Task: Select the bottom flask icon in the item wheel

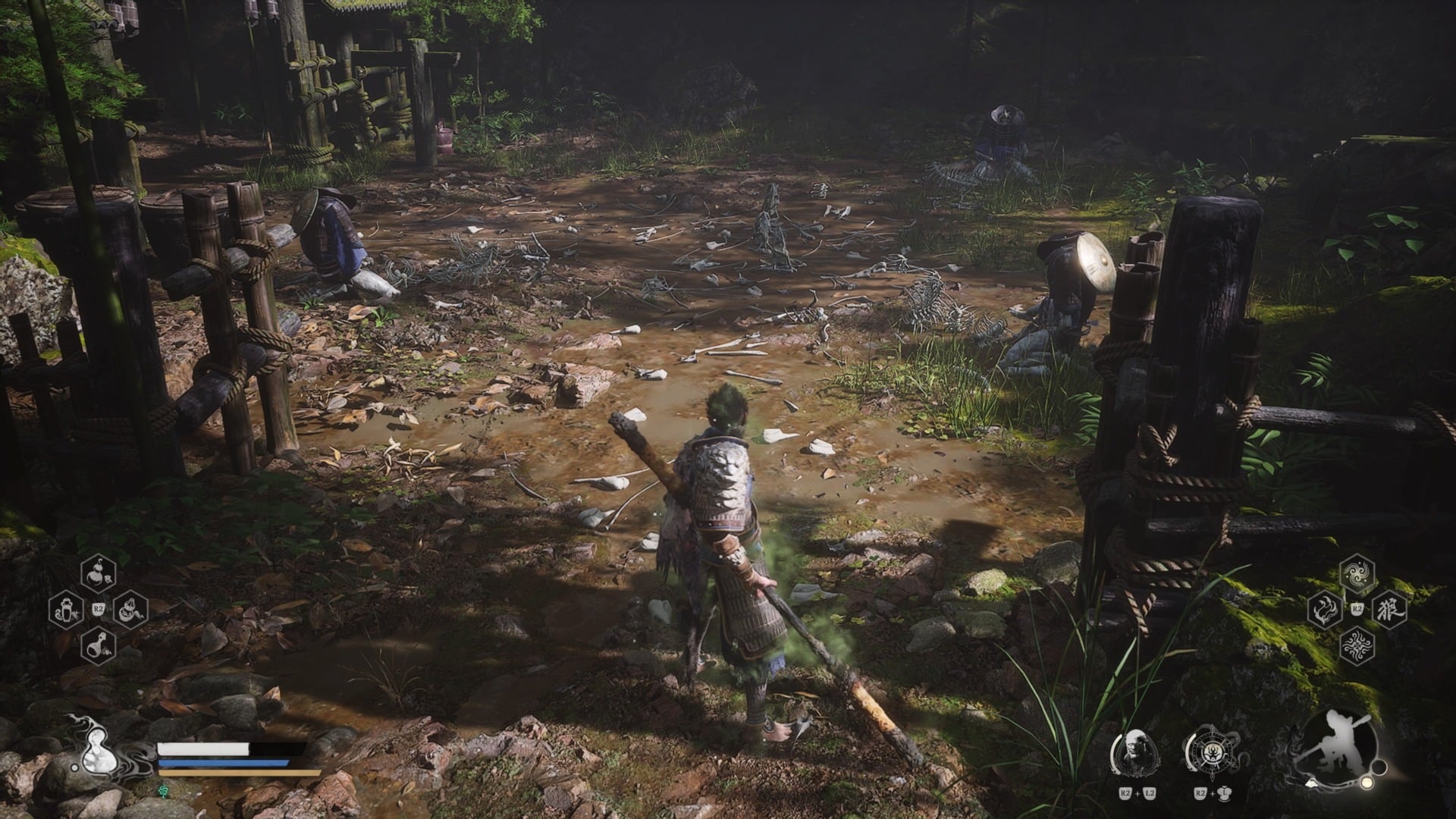Action: 99,646
